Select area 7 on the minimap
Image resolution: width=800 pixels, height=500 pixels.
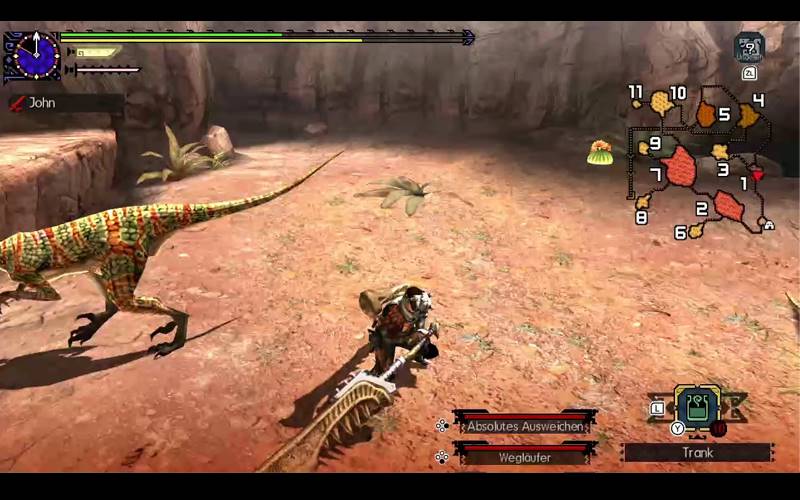click(679, 166)
